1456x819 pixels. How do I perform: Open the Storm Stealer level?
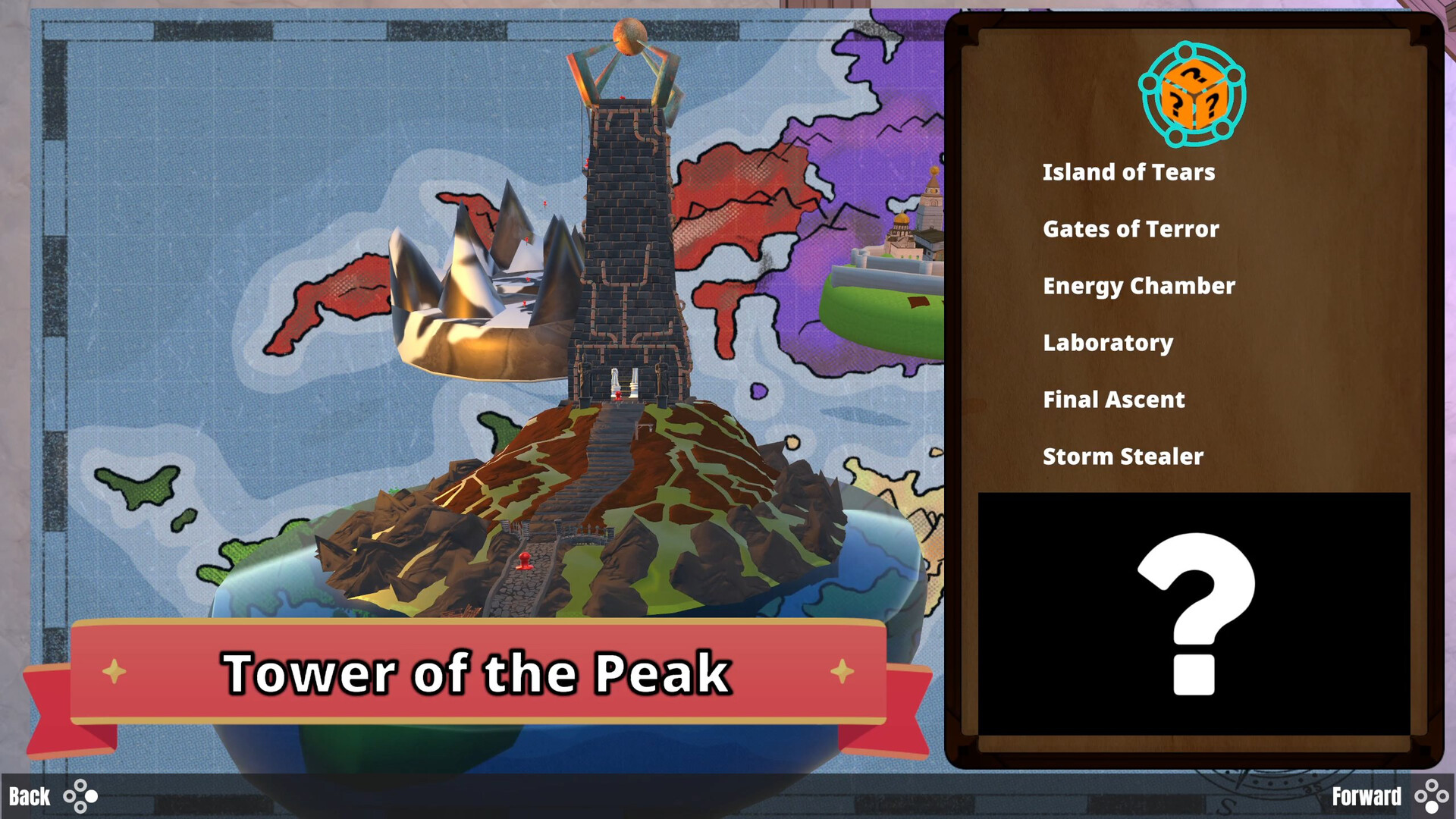point(1123,457)
